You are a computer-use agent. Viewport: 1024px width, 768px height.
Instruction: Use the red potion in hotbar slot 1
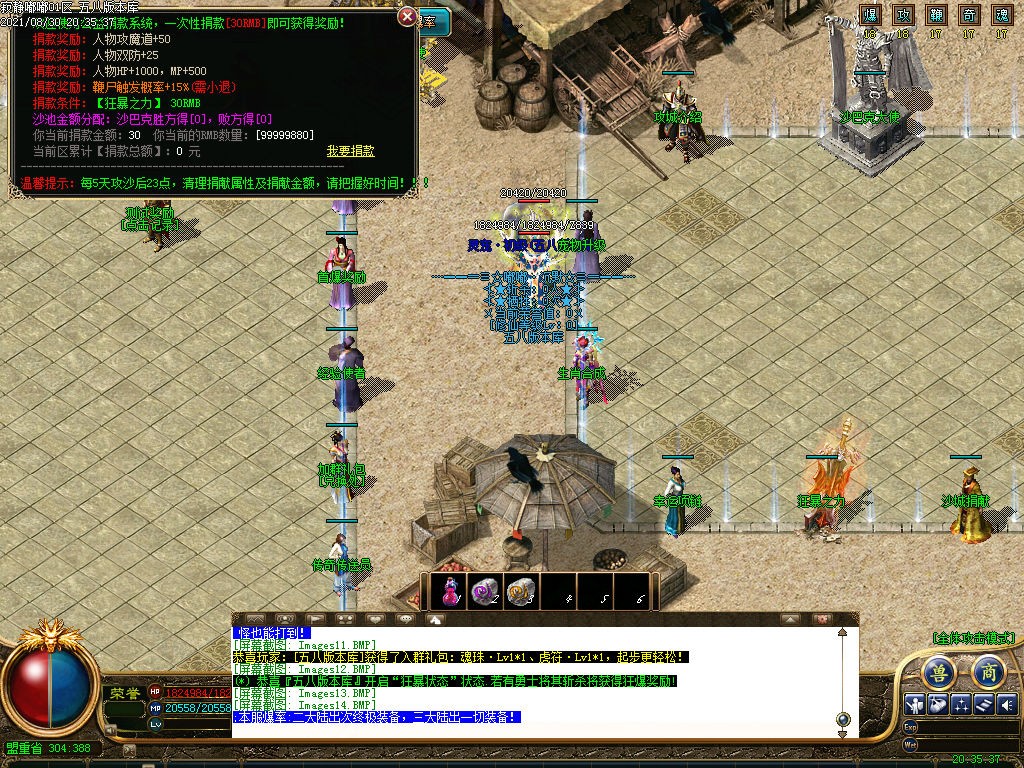tap(450, 591)
